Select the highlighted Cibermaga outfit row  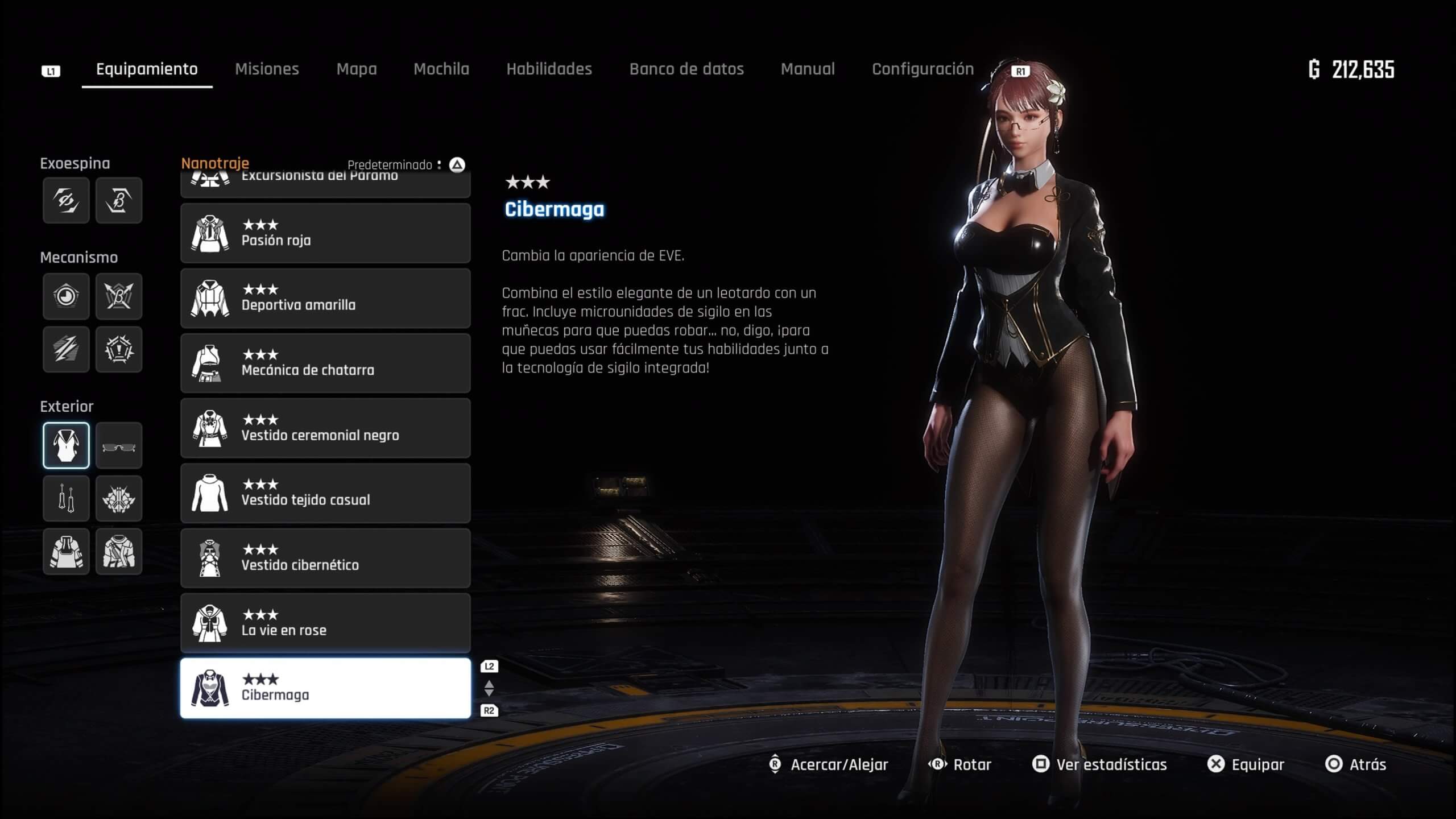(x=325, y=688)
